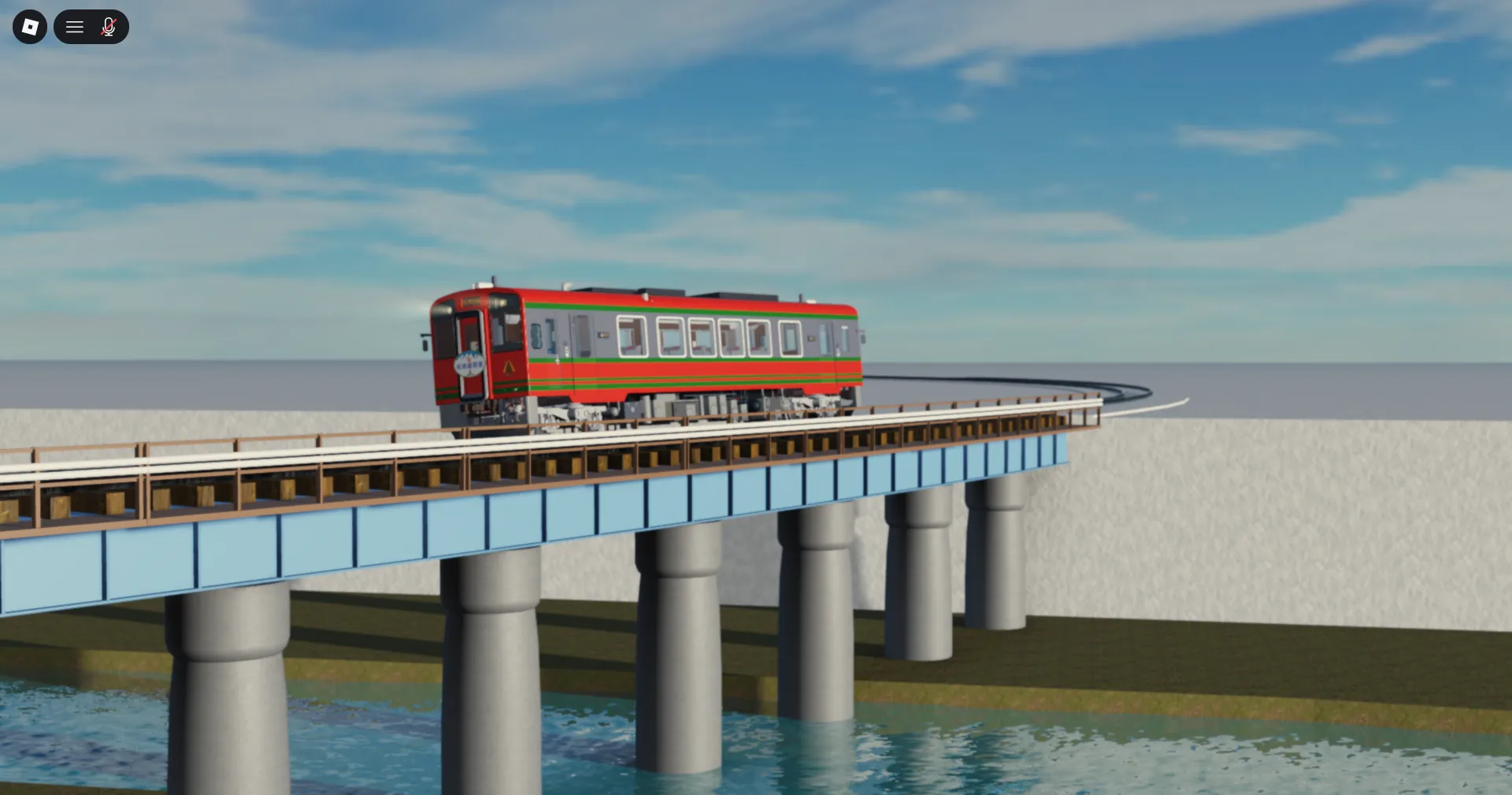Toggle the muted microphone icon
1512x795 pixels.
click(x=109, y=28)
